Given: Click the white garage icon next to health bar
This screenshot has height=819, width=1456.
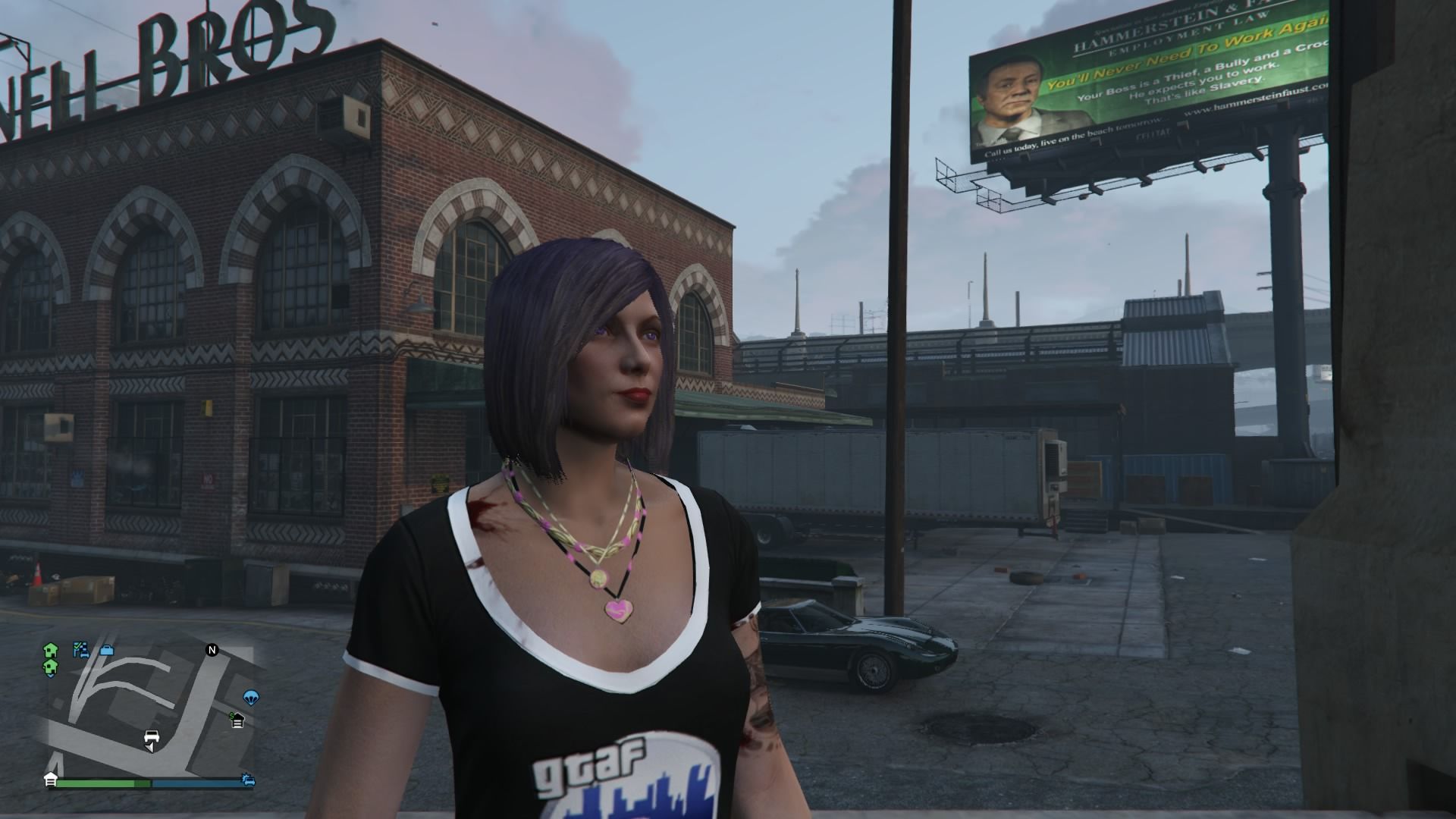Looking at the screenshot, I should pos(50,779).
